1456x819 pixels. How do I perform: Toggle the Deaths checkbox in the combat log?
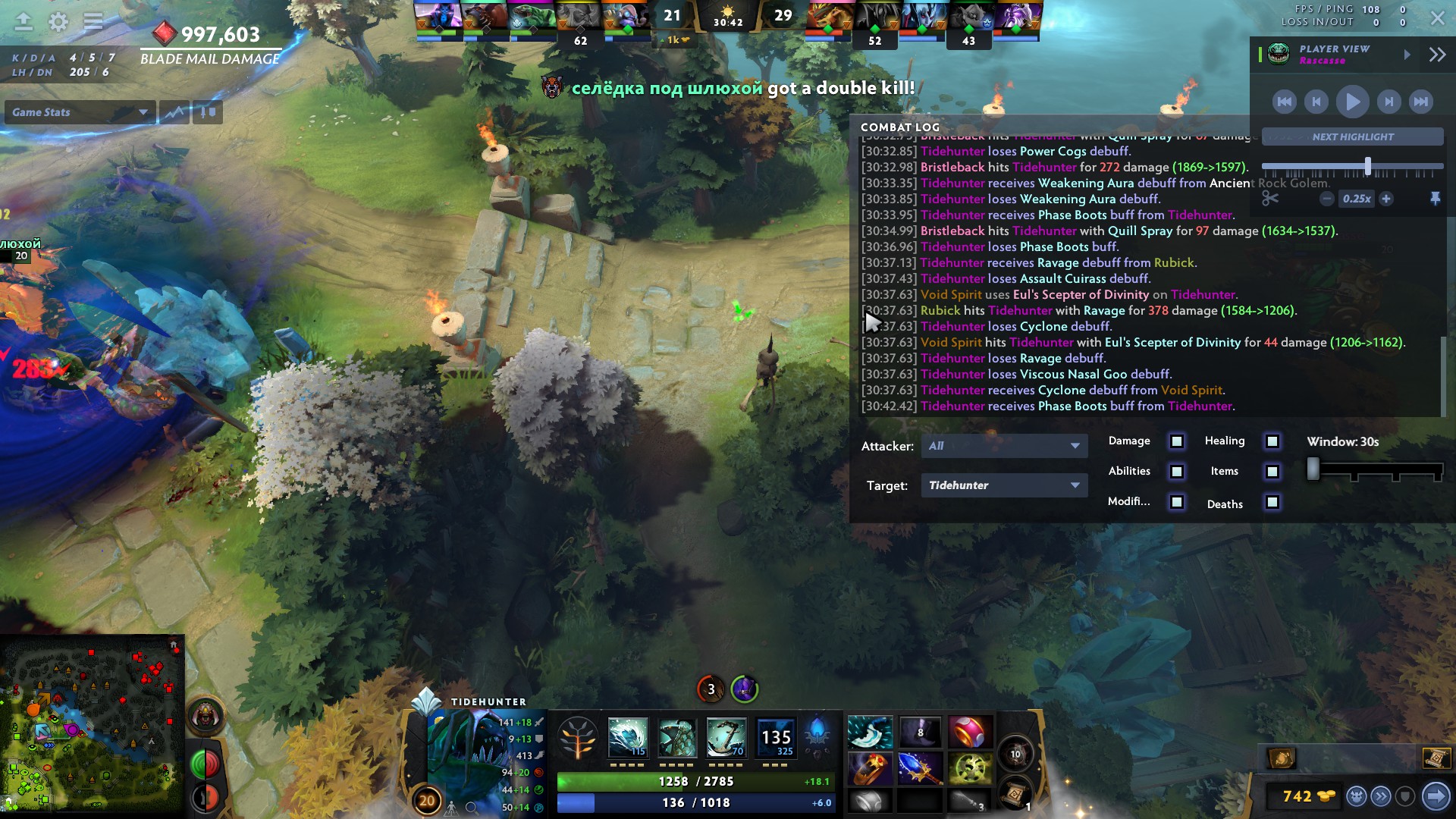[x=1272, y=502]
